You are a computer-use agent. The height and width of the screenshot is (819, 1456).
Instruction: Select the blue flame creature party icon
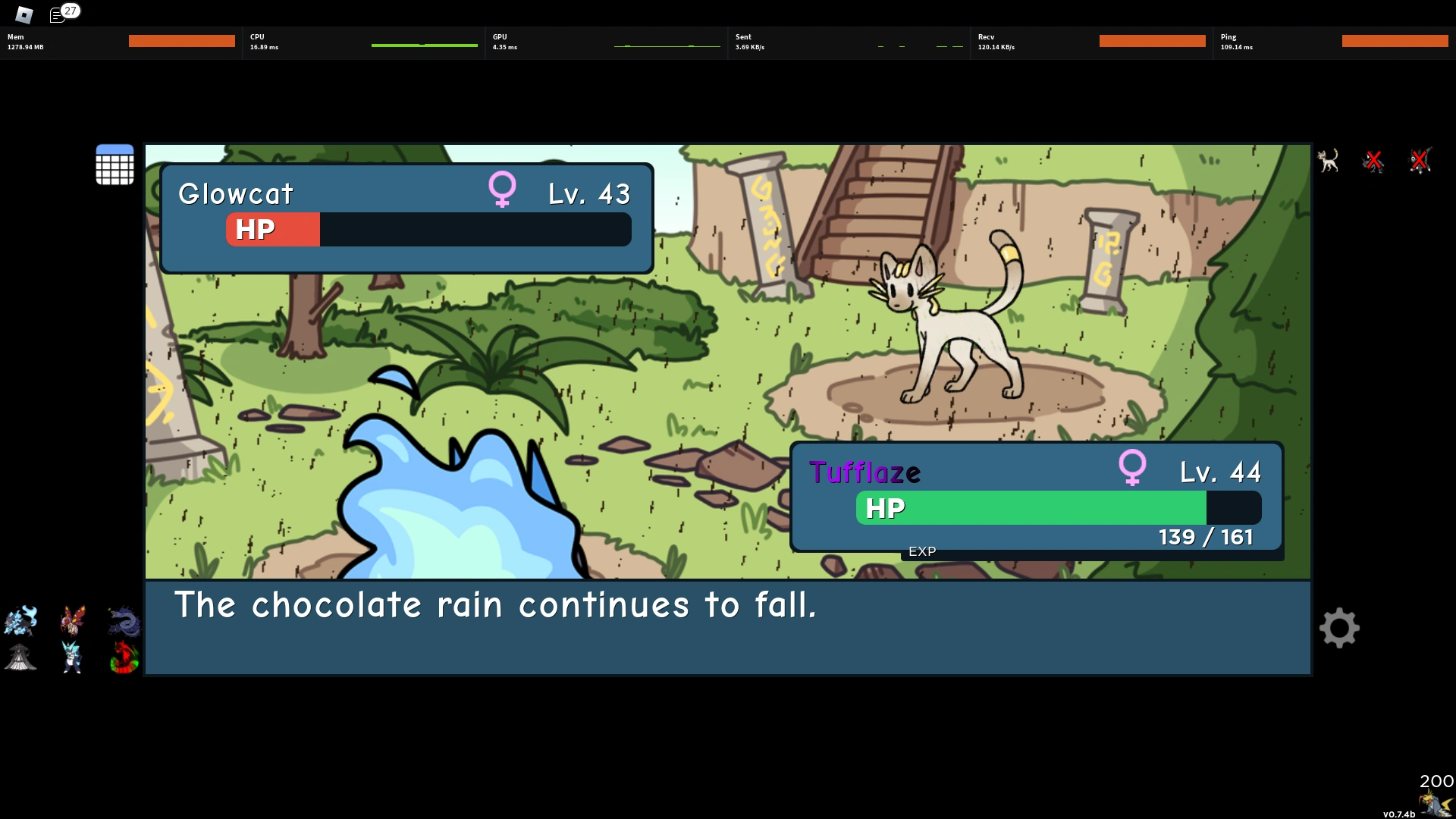[20, 620]
